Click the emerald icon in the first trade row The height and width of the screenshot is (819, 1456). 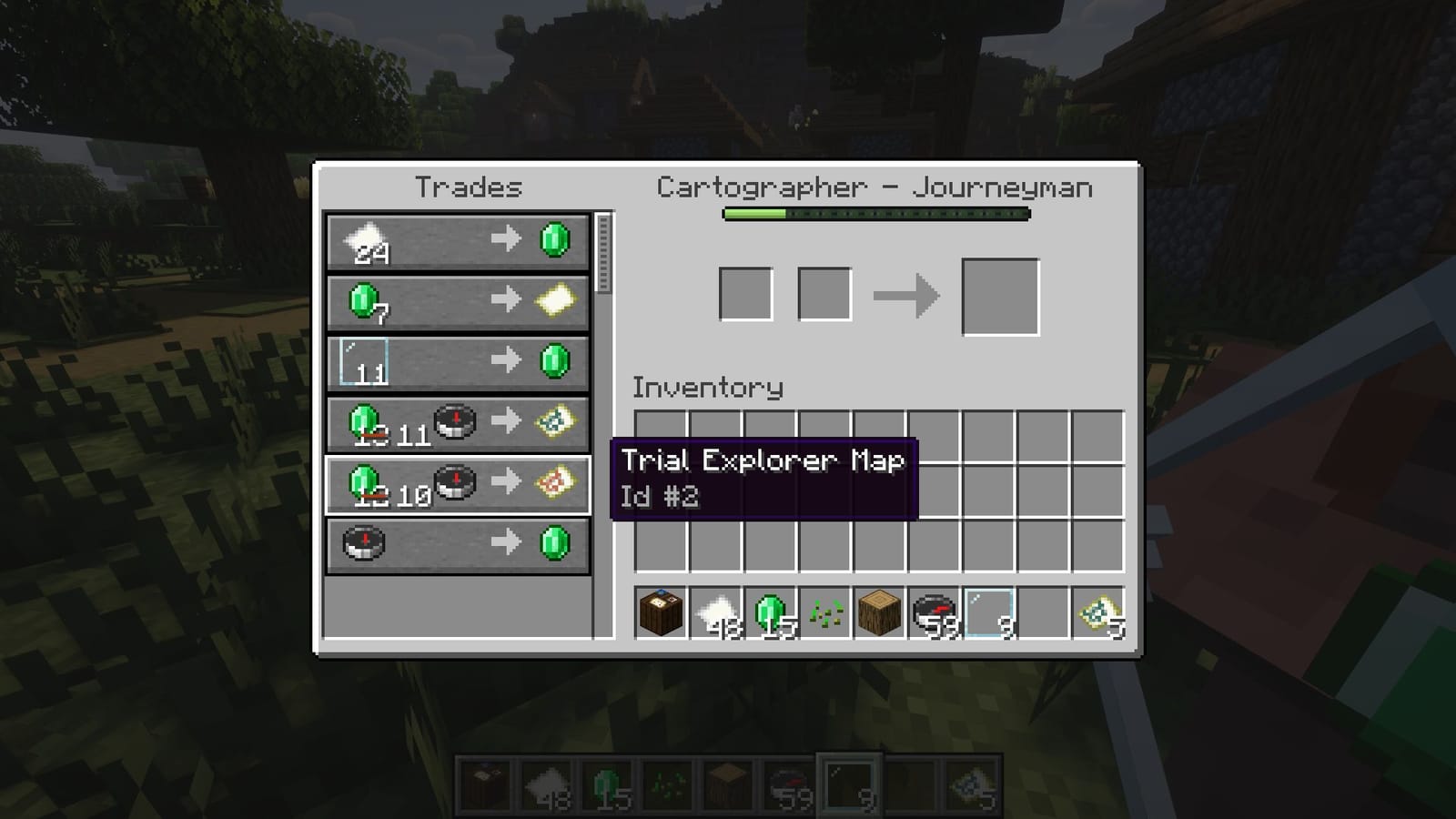(554, 241)
